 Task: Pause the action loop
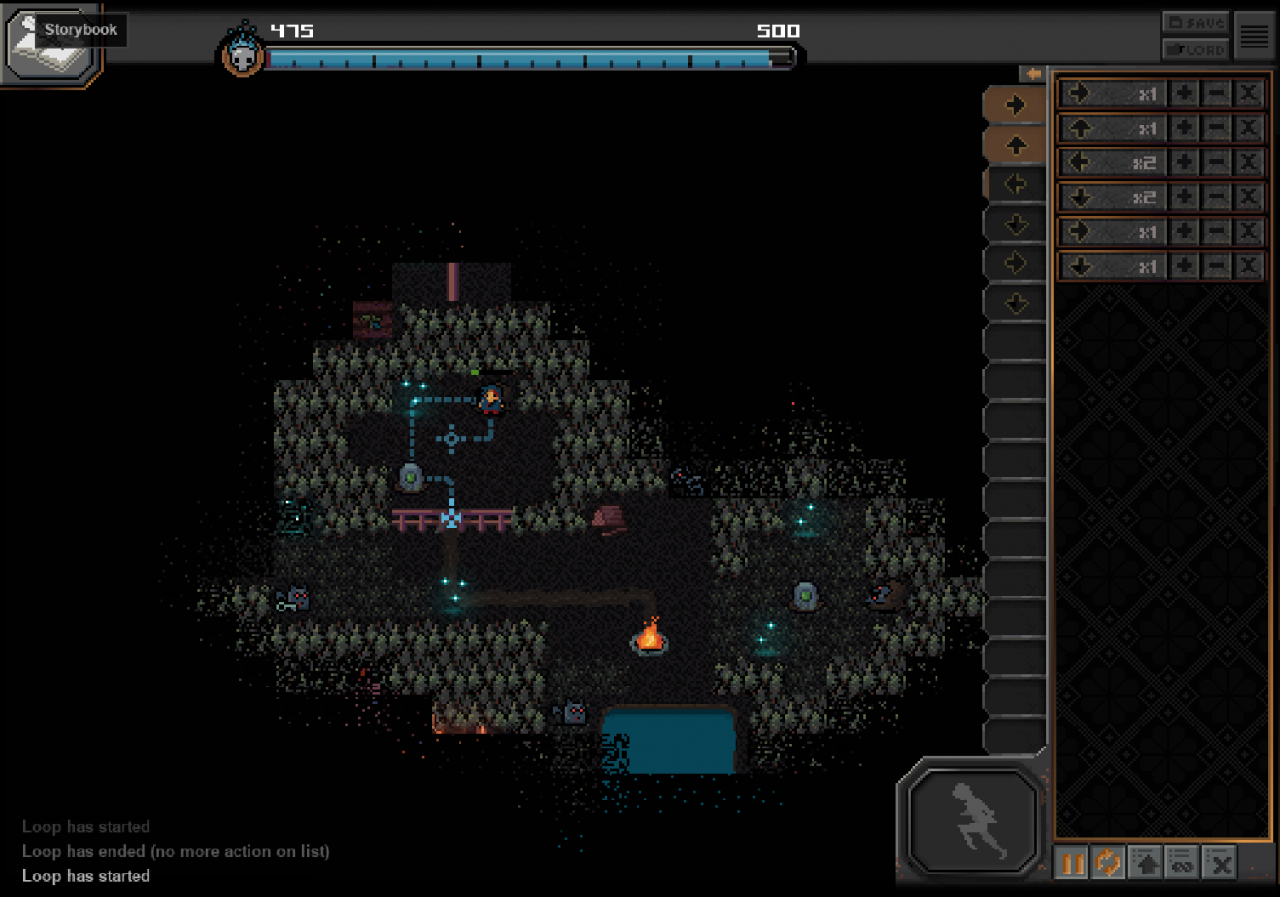tap(1072, 862)
